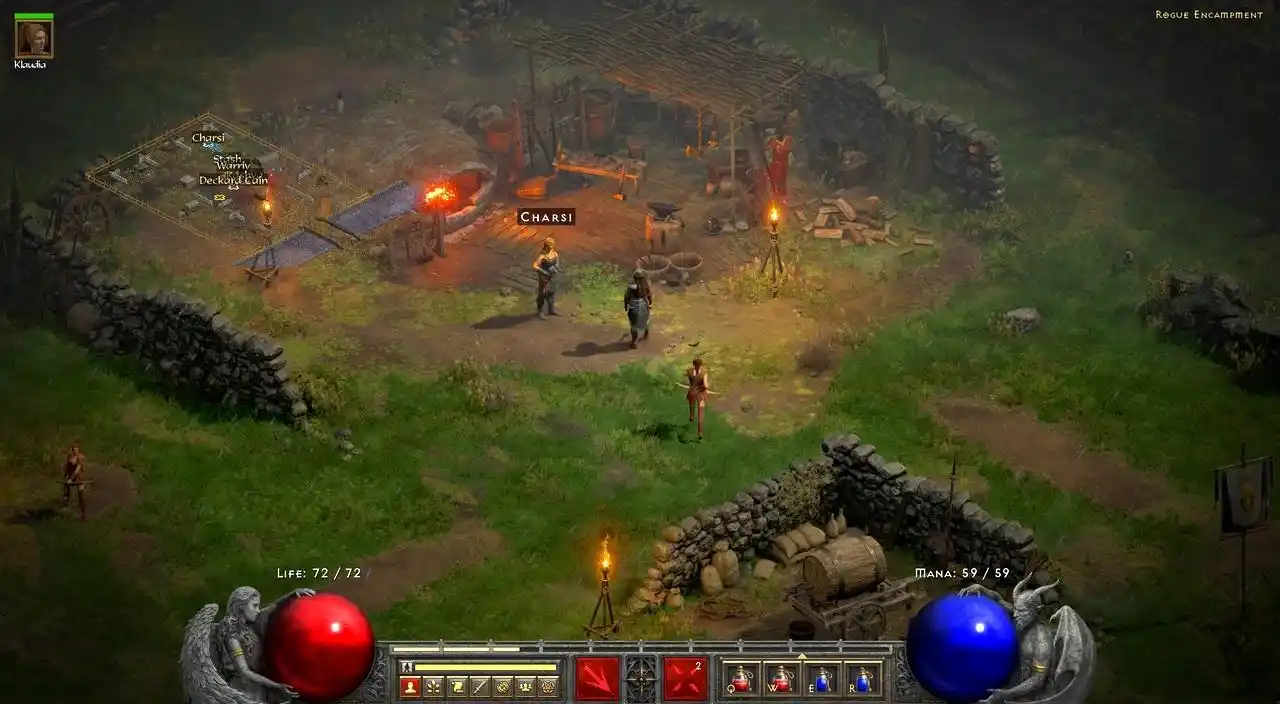This screenshot has height=704, width=1280.
Task: Expand the potion belt with the arrow
Action: click(x=801, y=656)
